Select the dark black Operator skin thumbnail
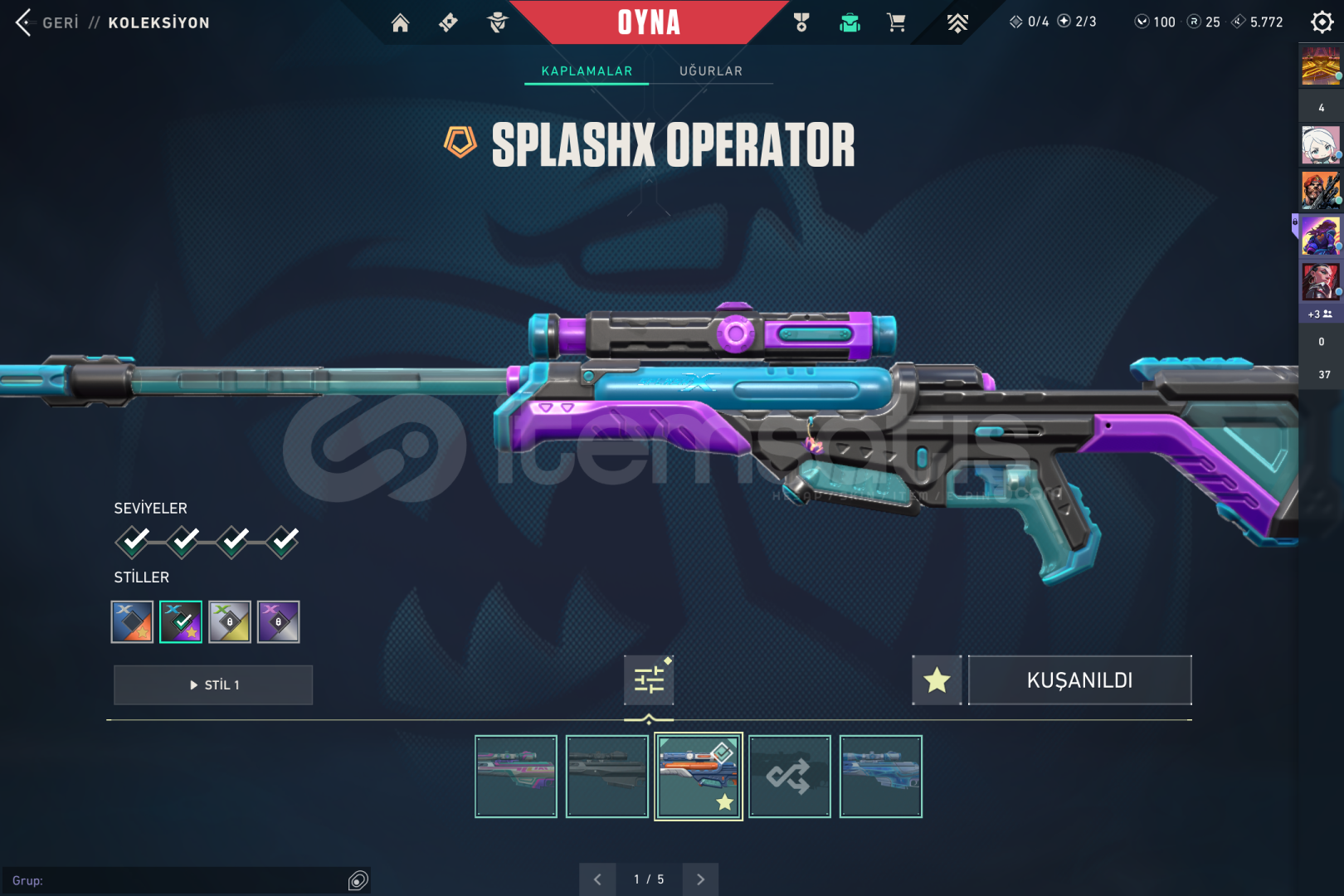This screenshot has height=896, width=1344. point(607,777)
